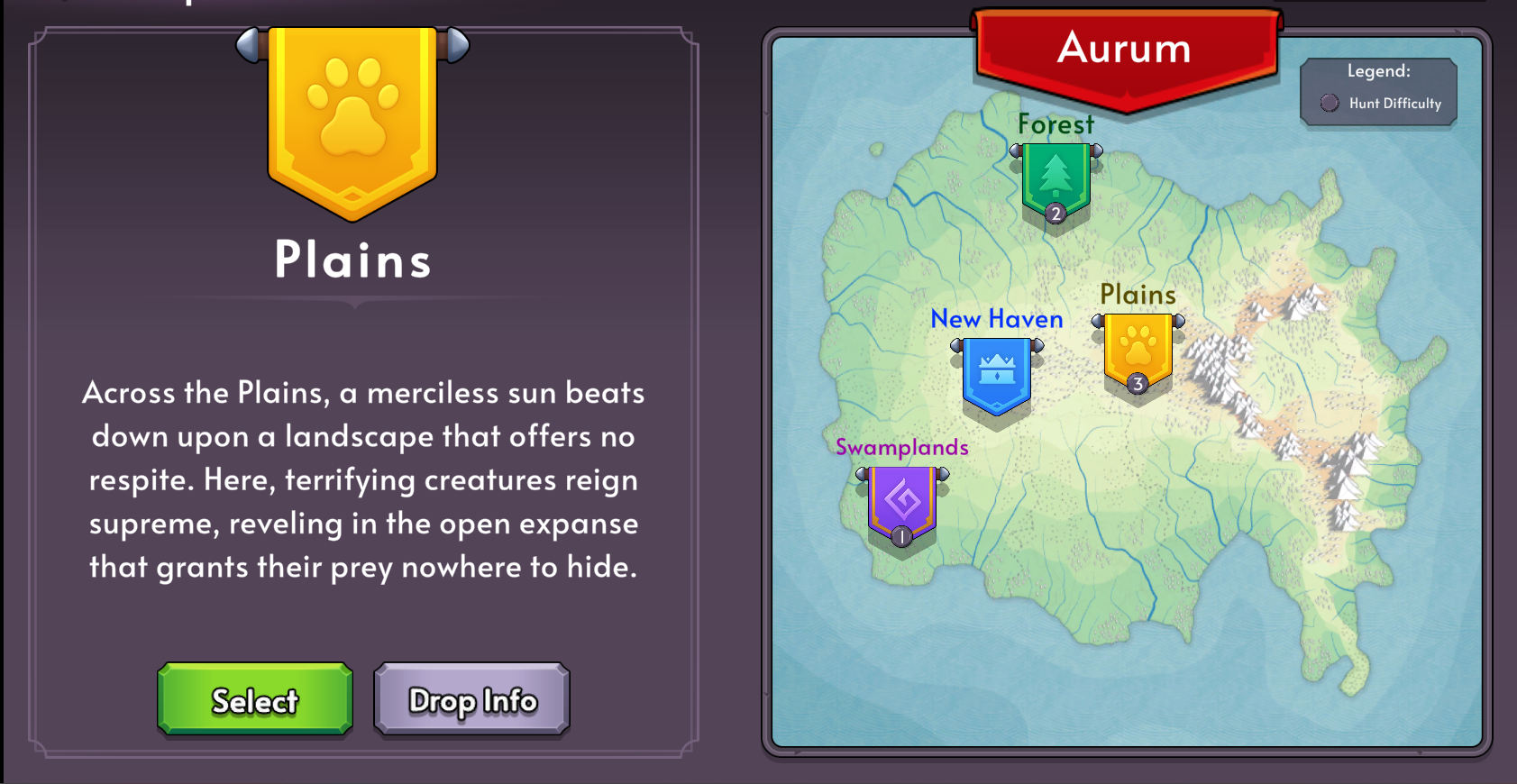Click the New Haven text label
Image resolution: width=1517 pixels, height=784 pixels.
(x=996, y=318)
